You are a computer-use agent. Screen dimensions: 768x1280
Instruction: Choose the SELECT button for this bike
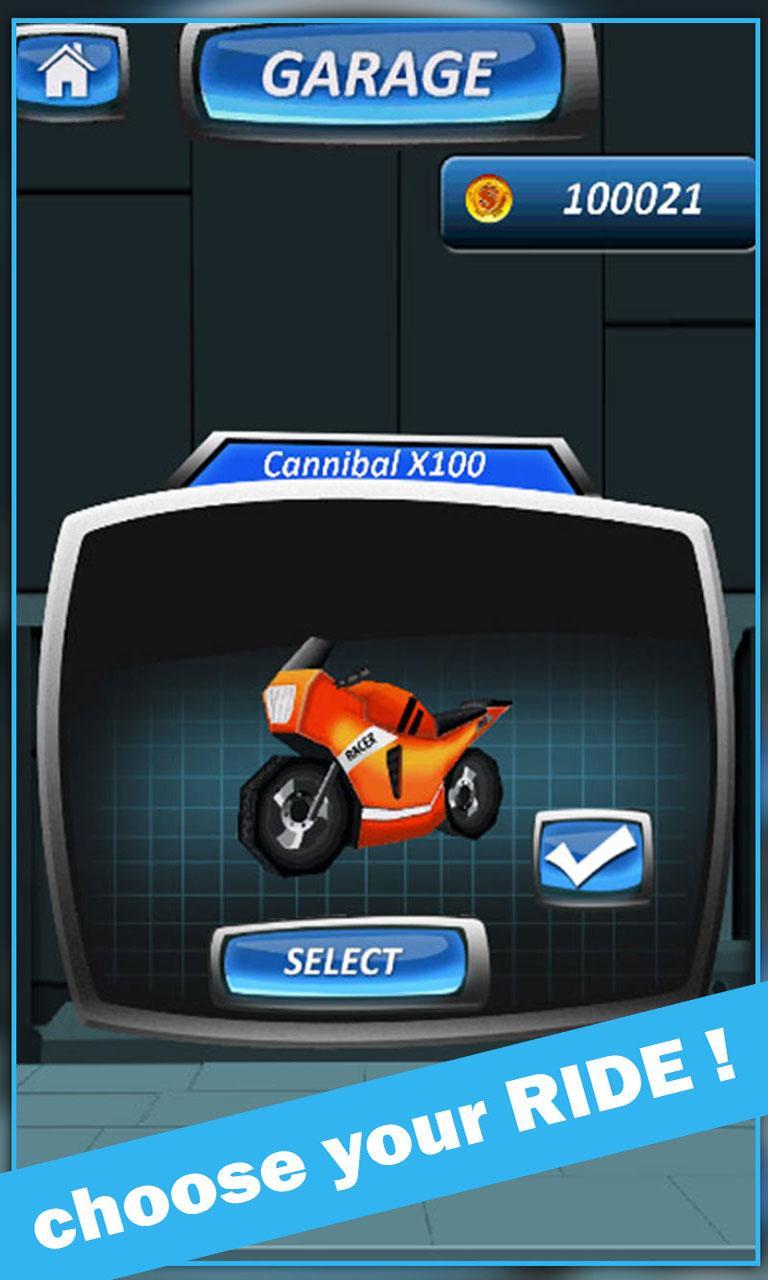[x=343, y=962]
